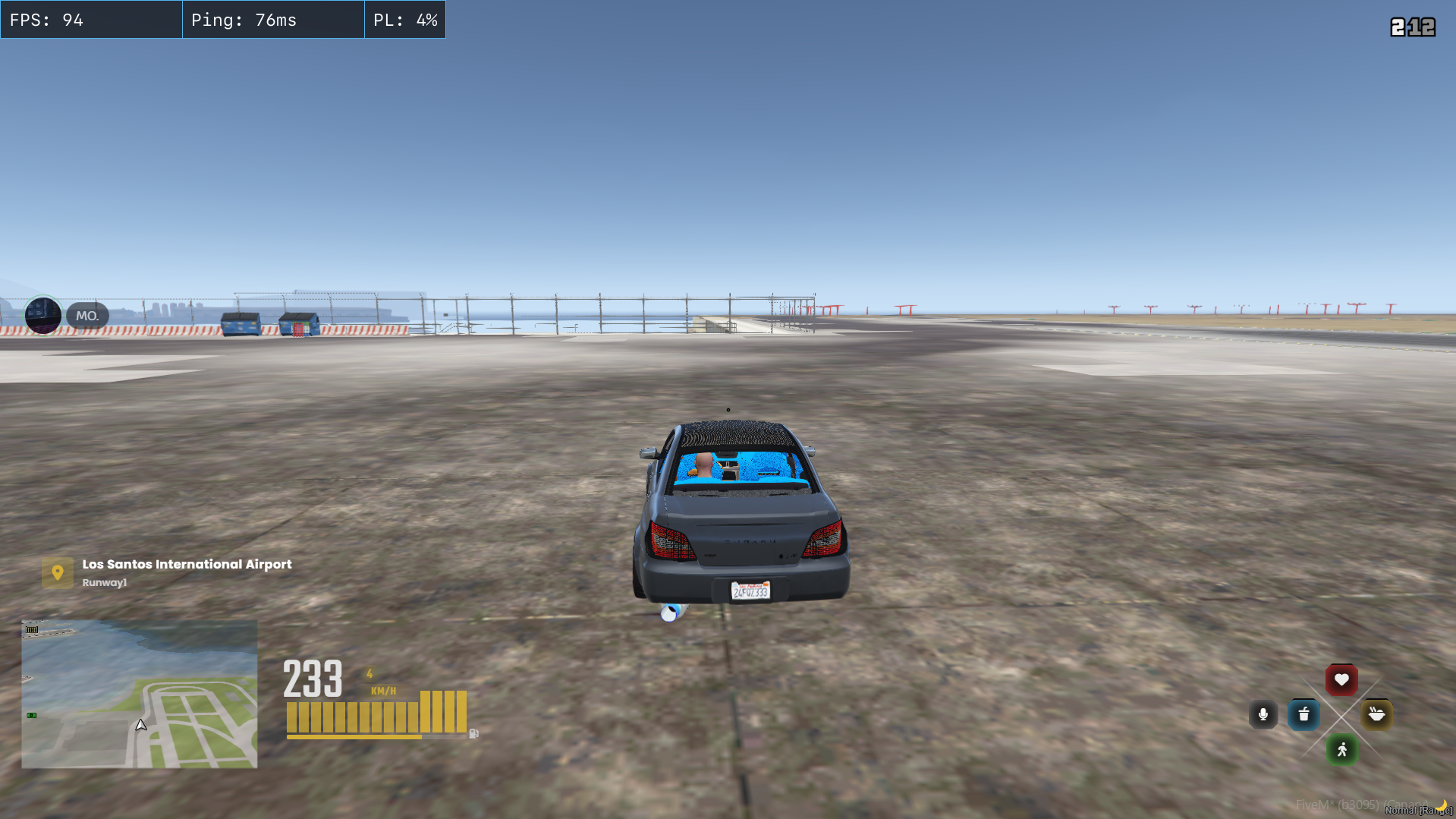Select the red heart health icon

pos(1341,679)
